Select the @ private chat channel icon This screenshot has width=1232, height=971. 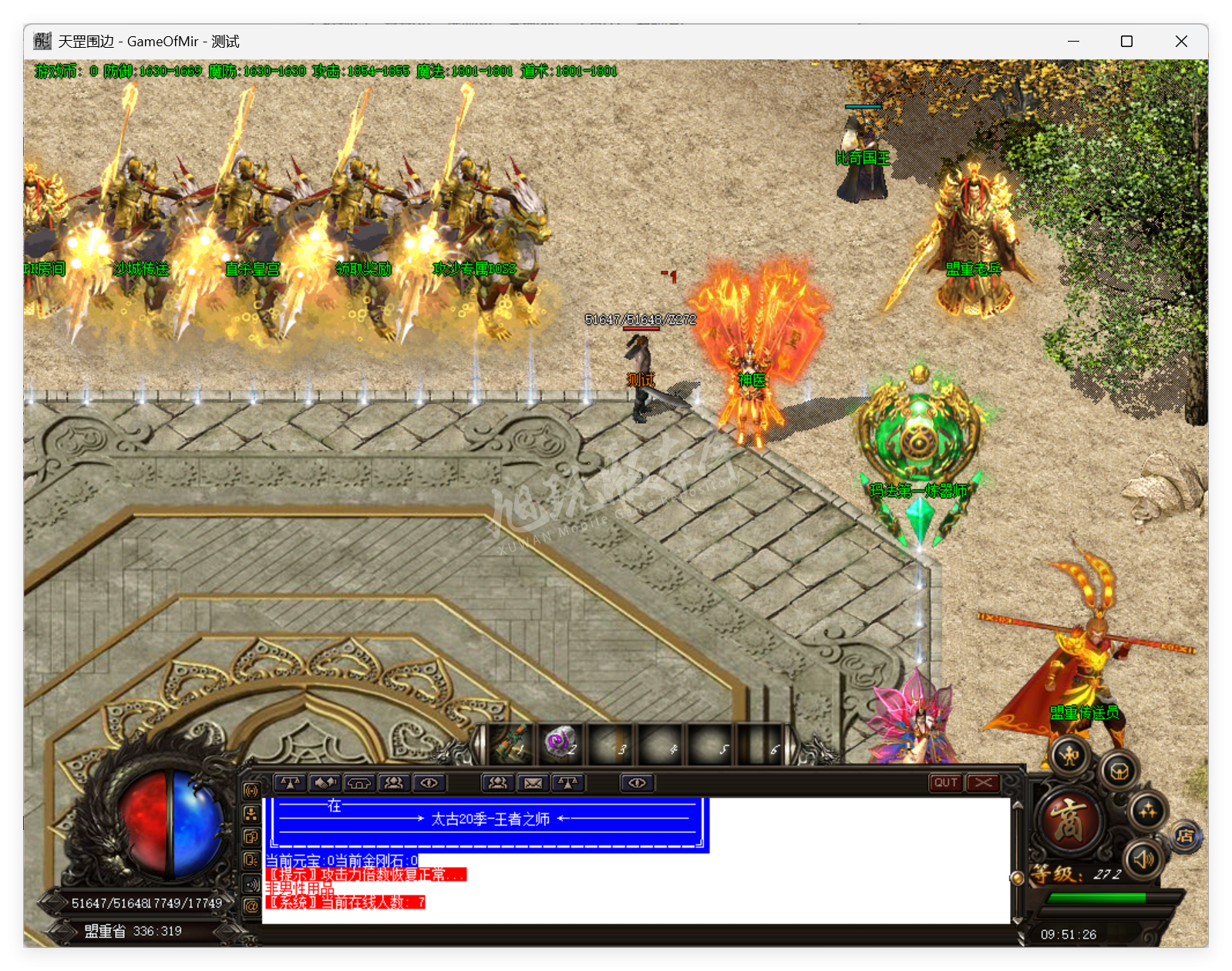[x=251, y=906]
